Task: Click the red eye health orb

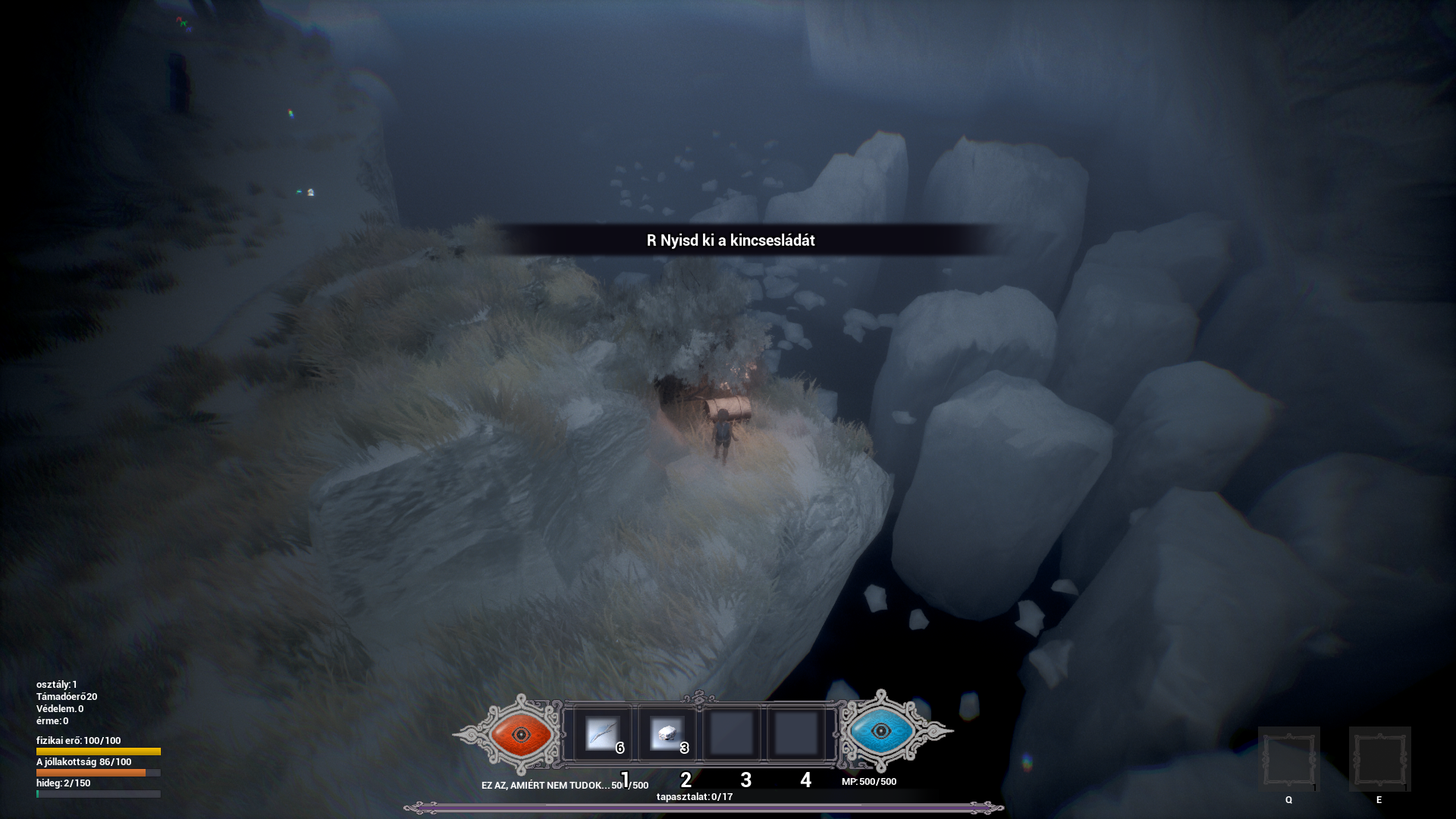Action: pyautogui.click(x=521, y=733)
